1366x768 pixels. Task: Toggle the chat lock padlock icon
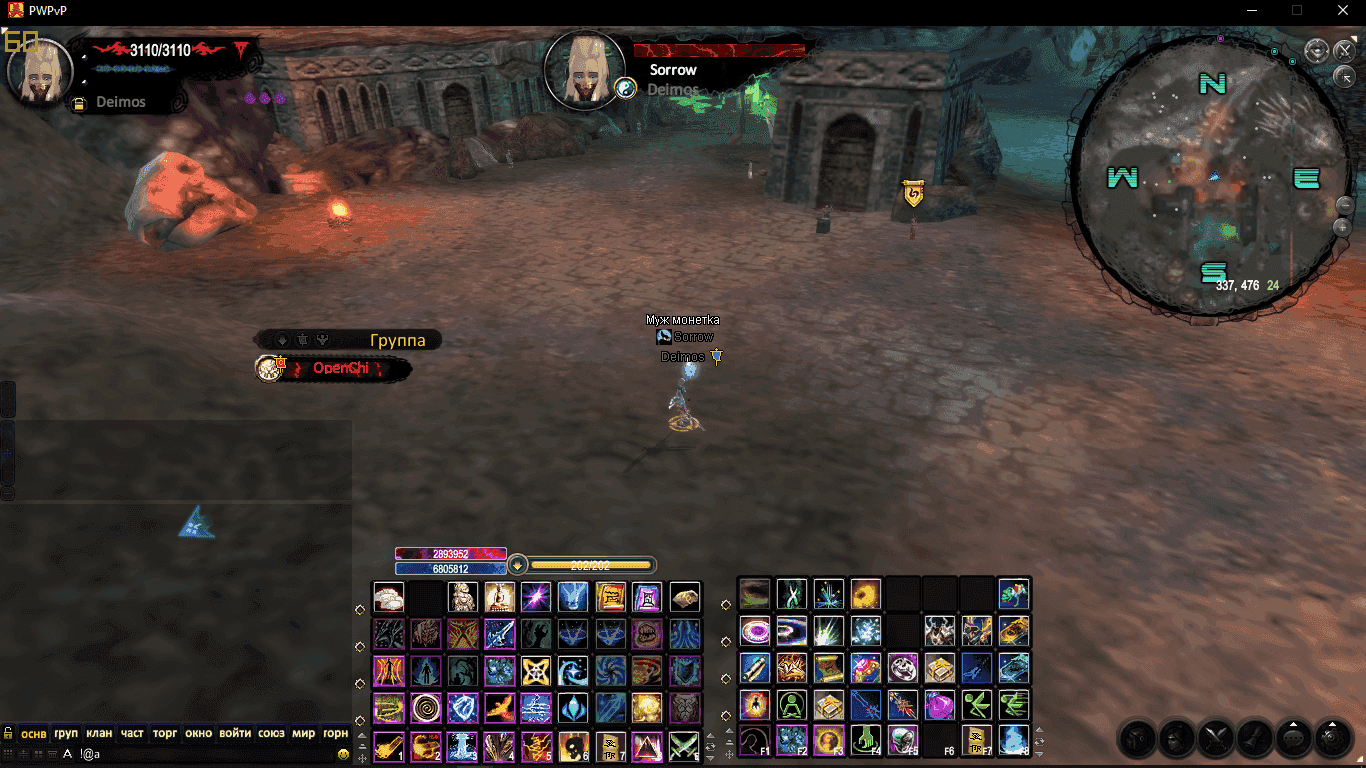(x=8, y=733)
